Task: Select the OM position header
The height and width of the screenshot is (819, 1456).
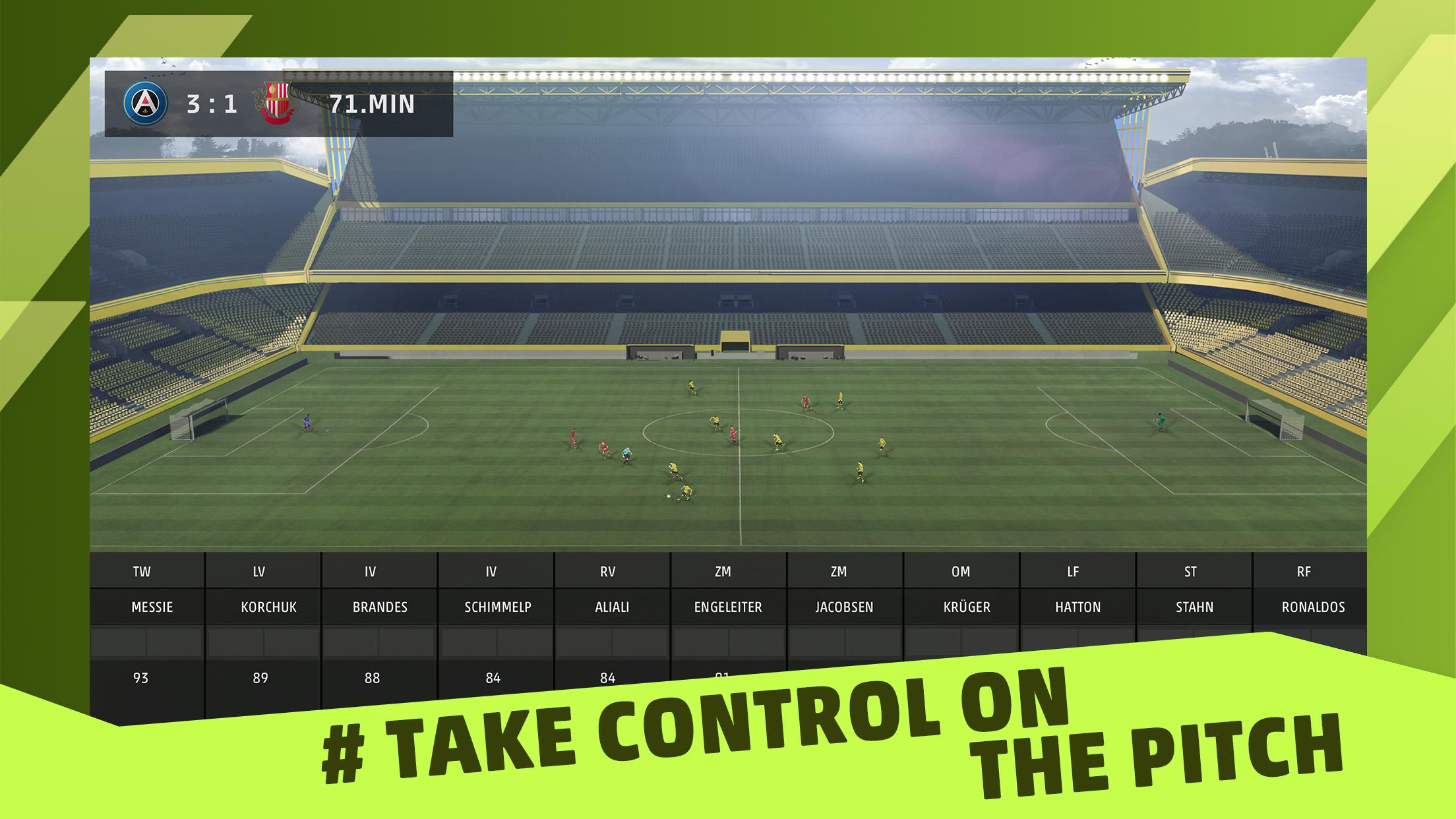Action: (961, 572)
